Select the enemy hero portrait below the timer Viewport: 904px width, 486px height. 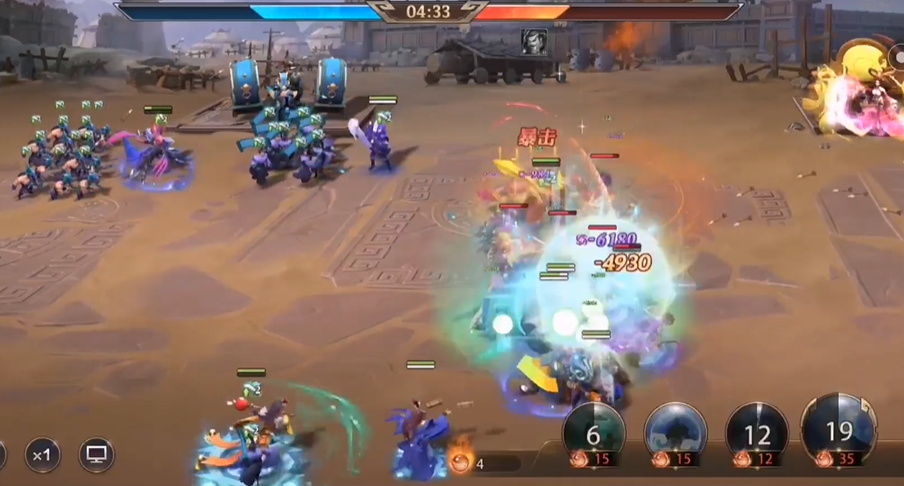point(532,41)
